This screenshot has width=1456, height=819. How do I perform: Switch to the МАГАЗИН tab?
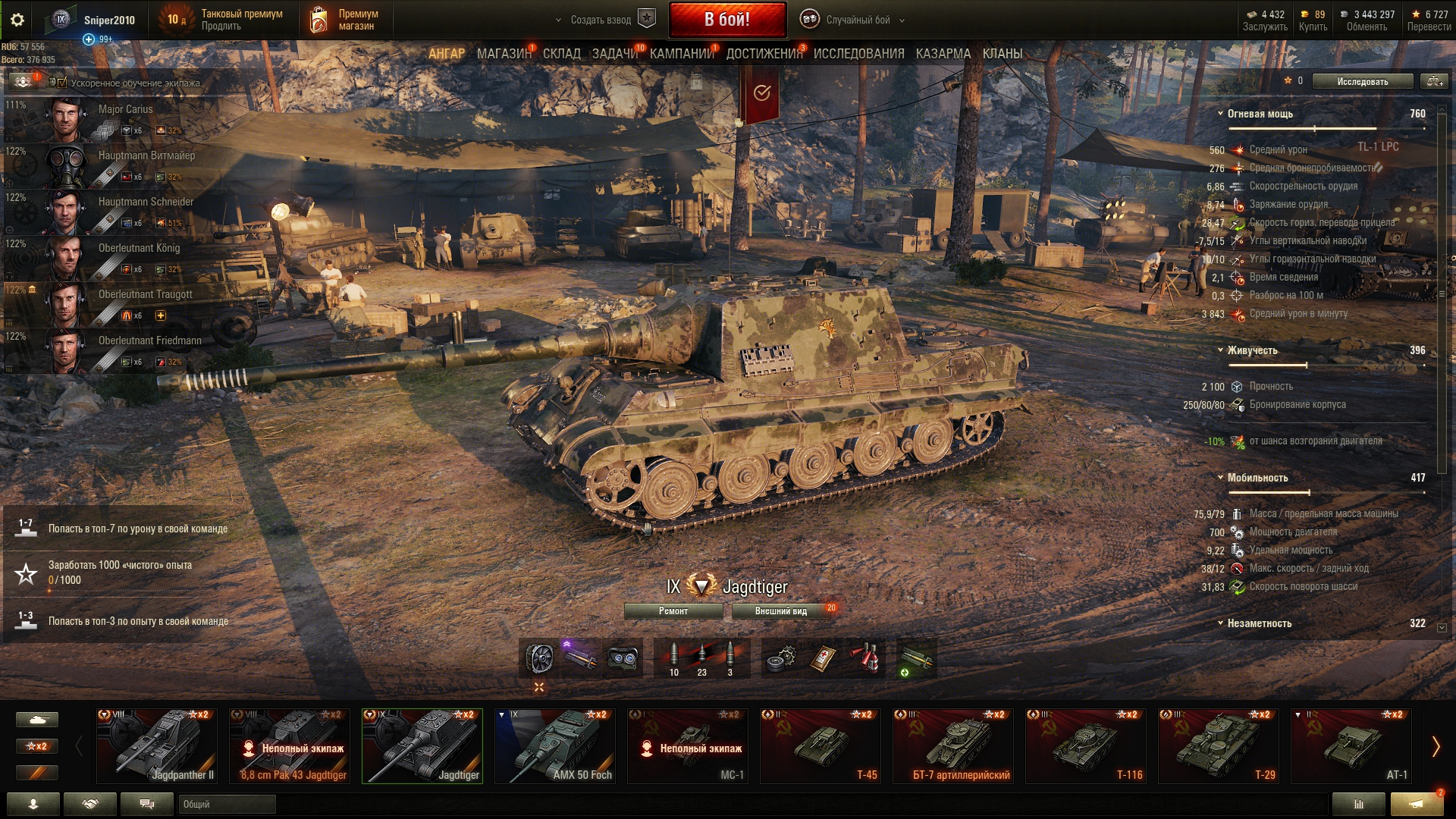click(x=504, y=54)
